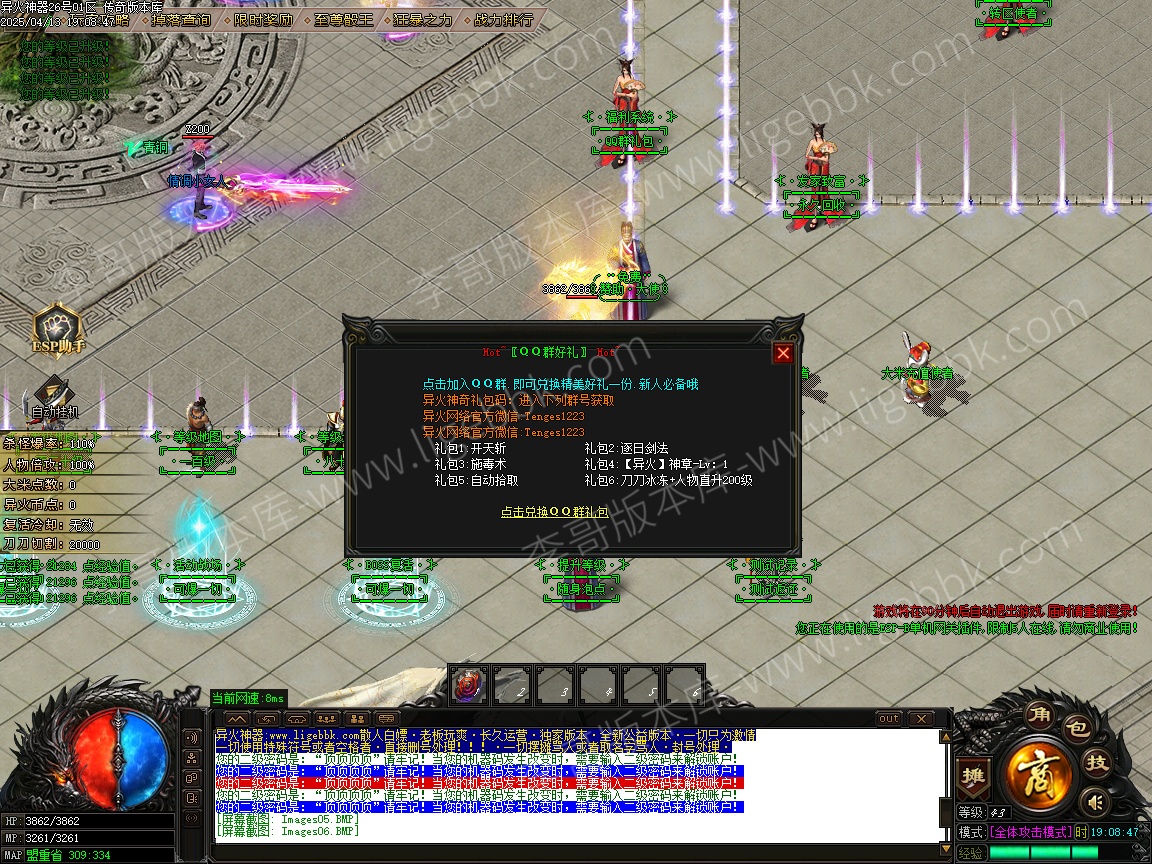Viewport: 1152px width, 864px height.
Task: Open the 限时奖励 top menu tab
Action: pos(264,19)
